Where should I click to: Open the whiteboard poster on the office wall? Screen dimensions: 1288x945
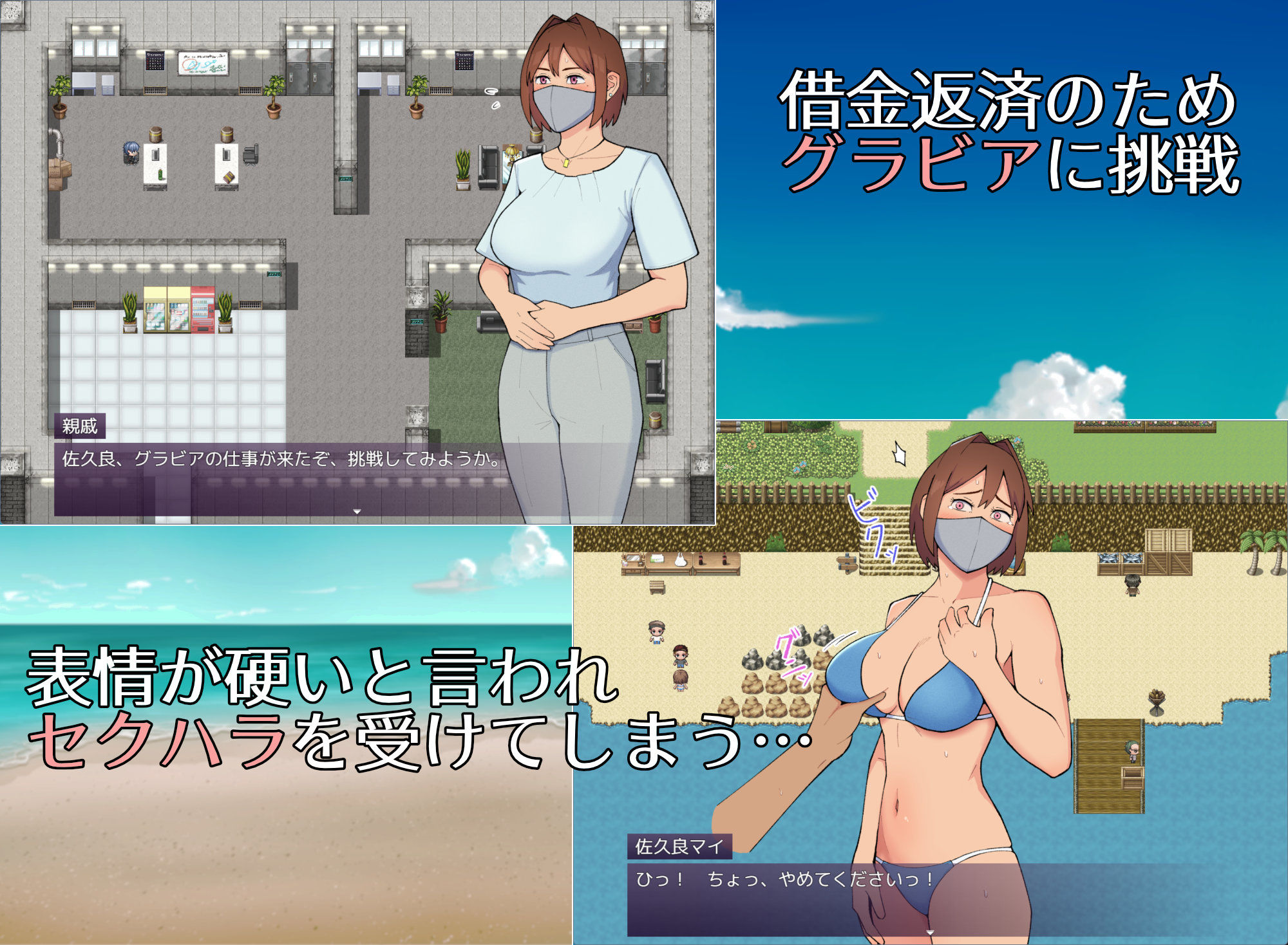204,64
